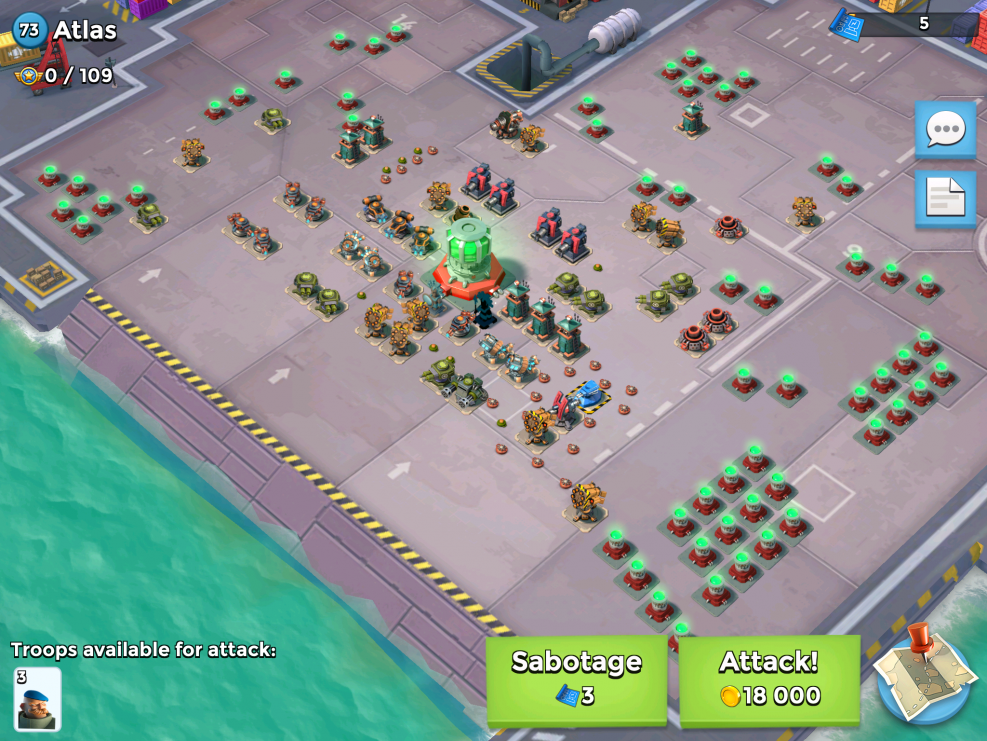Screen dimensions: 987x741
Task: Open the Sabotage option
Action: 576,678
